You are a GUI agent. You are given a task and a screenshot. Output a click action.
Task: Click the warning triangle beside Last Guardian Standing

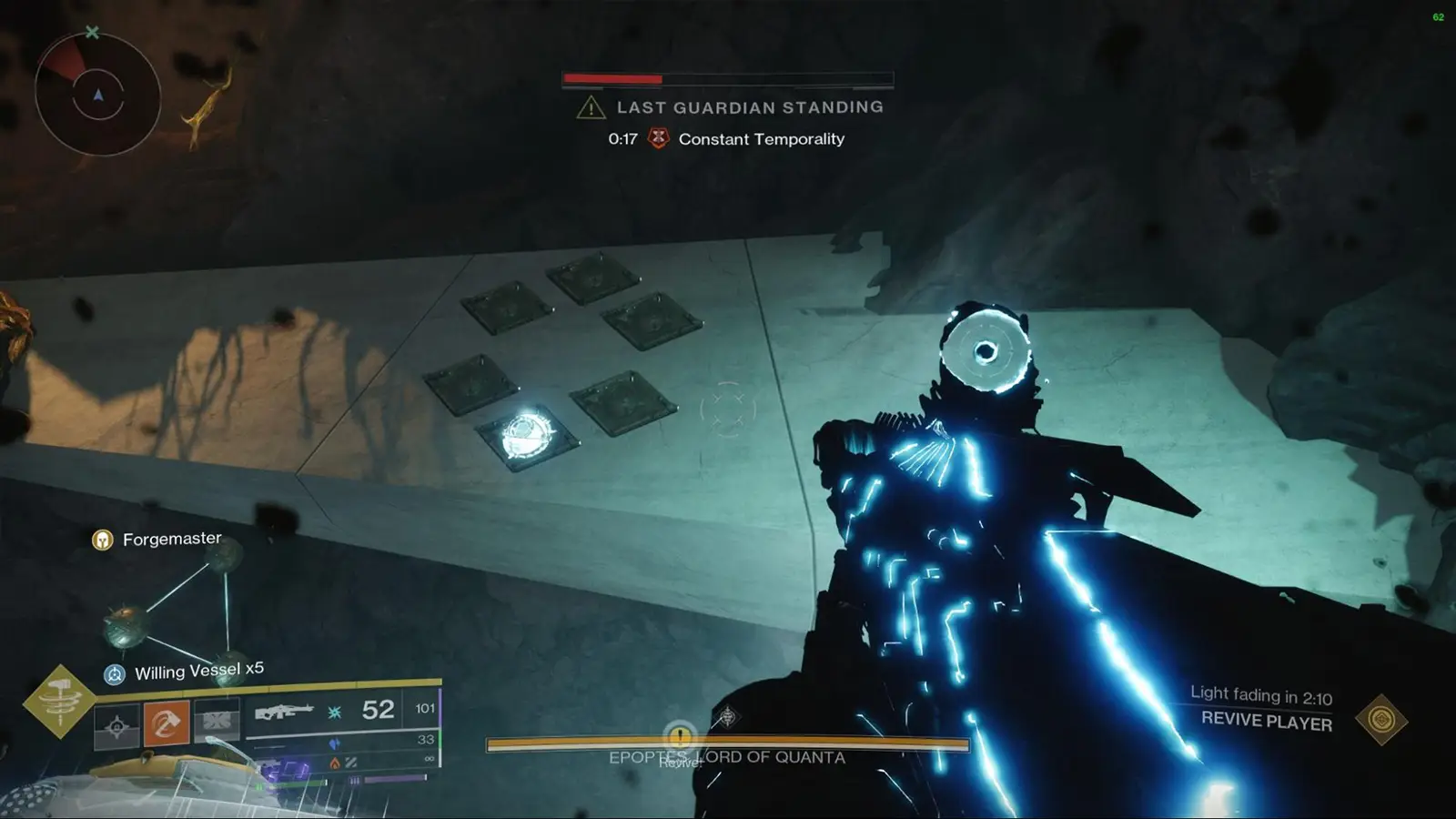pos(591,106)
